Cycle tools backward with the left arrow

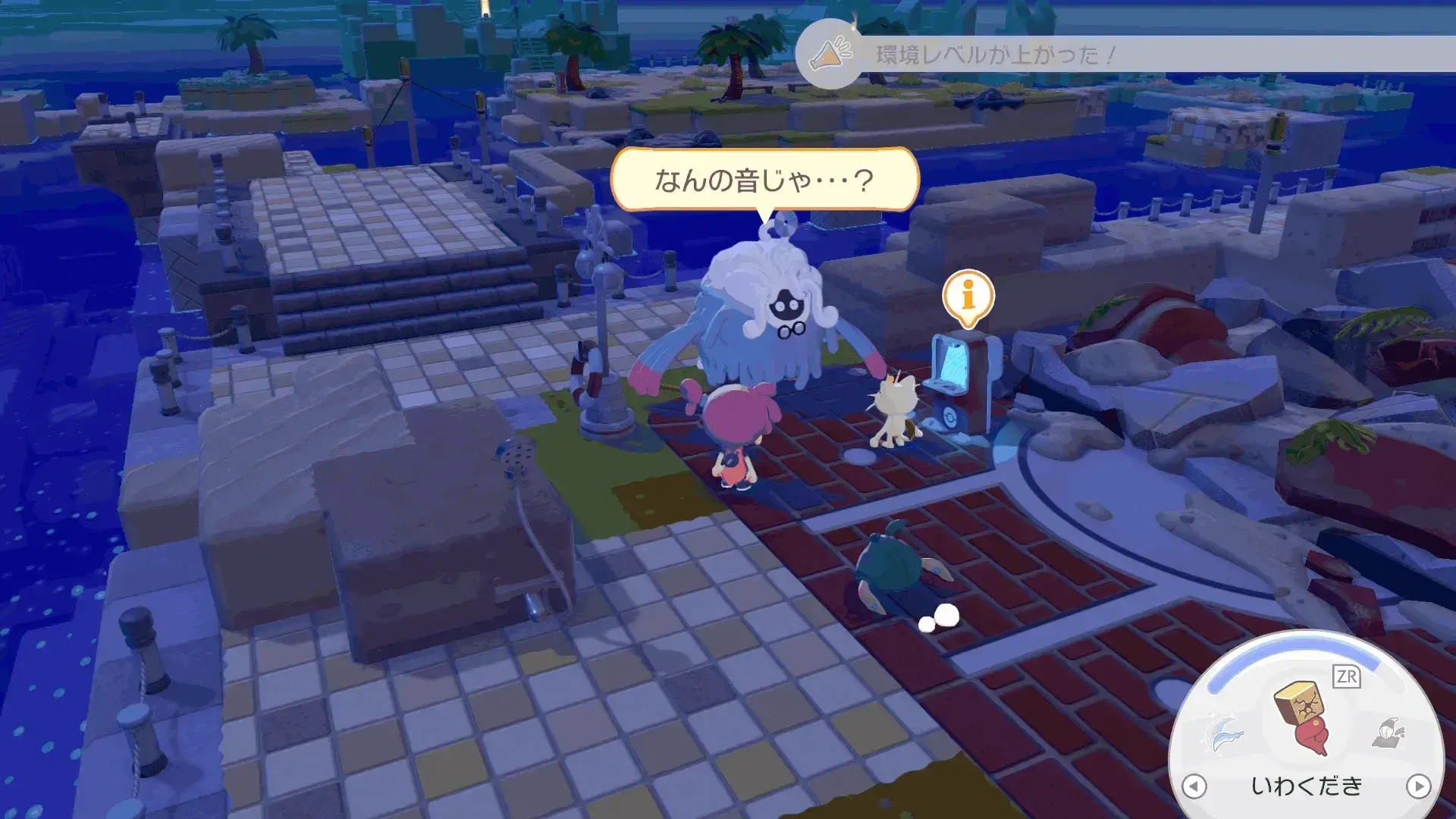tap(1194, 788)
